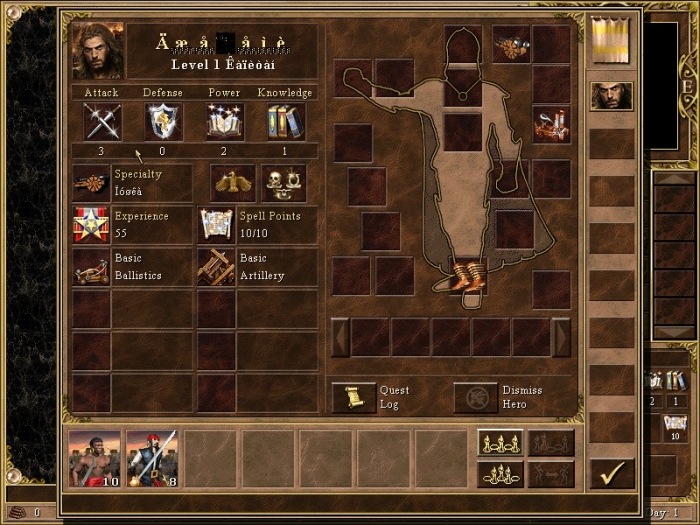The width and height of the screenshot is (700, 525).
Task: Inspect the Defense shield icon
Action: [163, 122]
